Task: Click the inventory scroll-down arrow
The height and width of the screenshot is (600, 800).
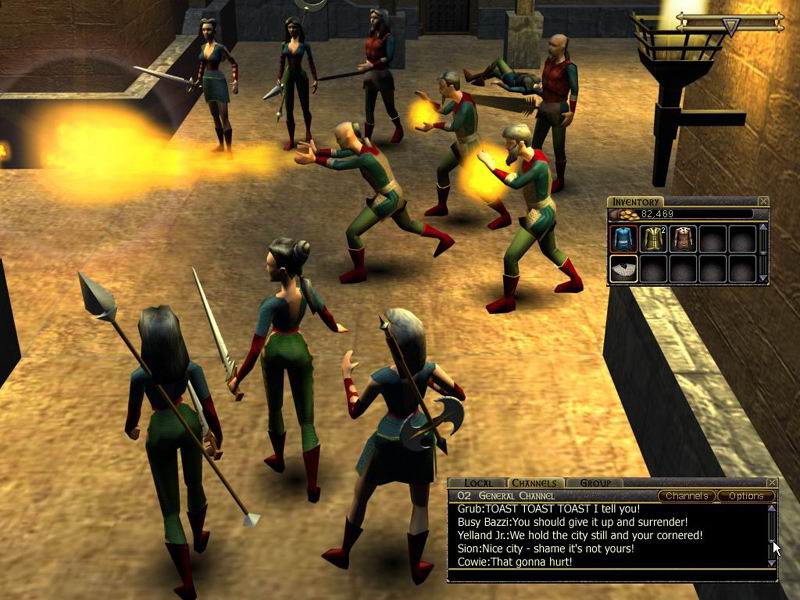Action: tap(763, 277)
